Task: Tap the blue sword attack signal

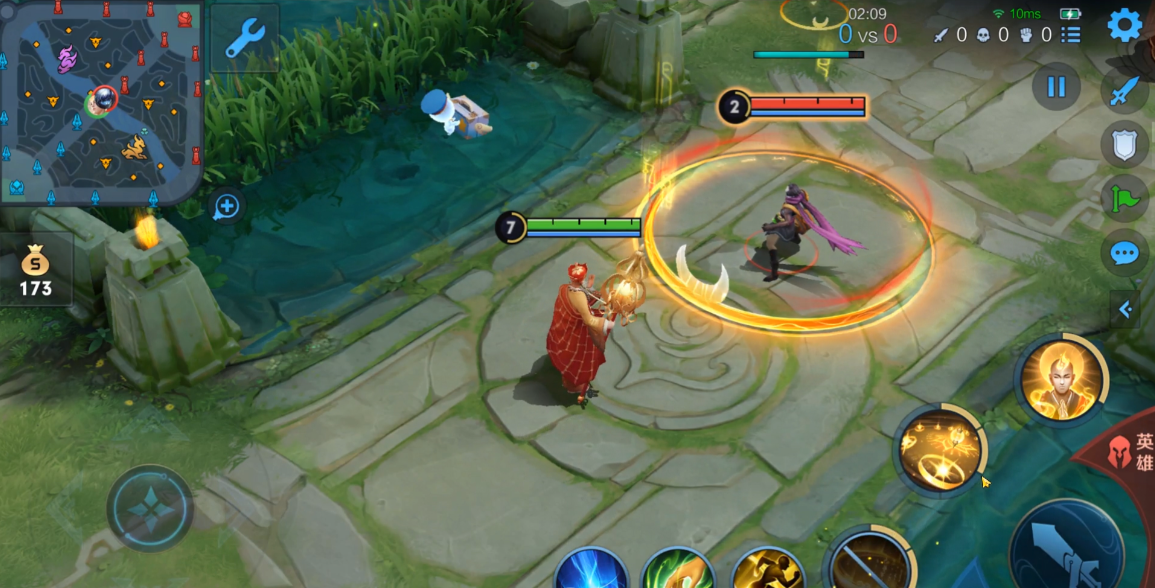Action: tap(1125, 91)
